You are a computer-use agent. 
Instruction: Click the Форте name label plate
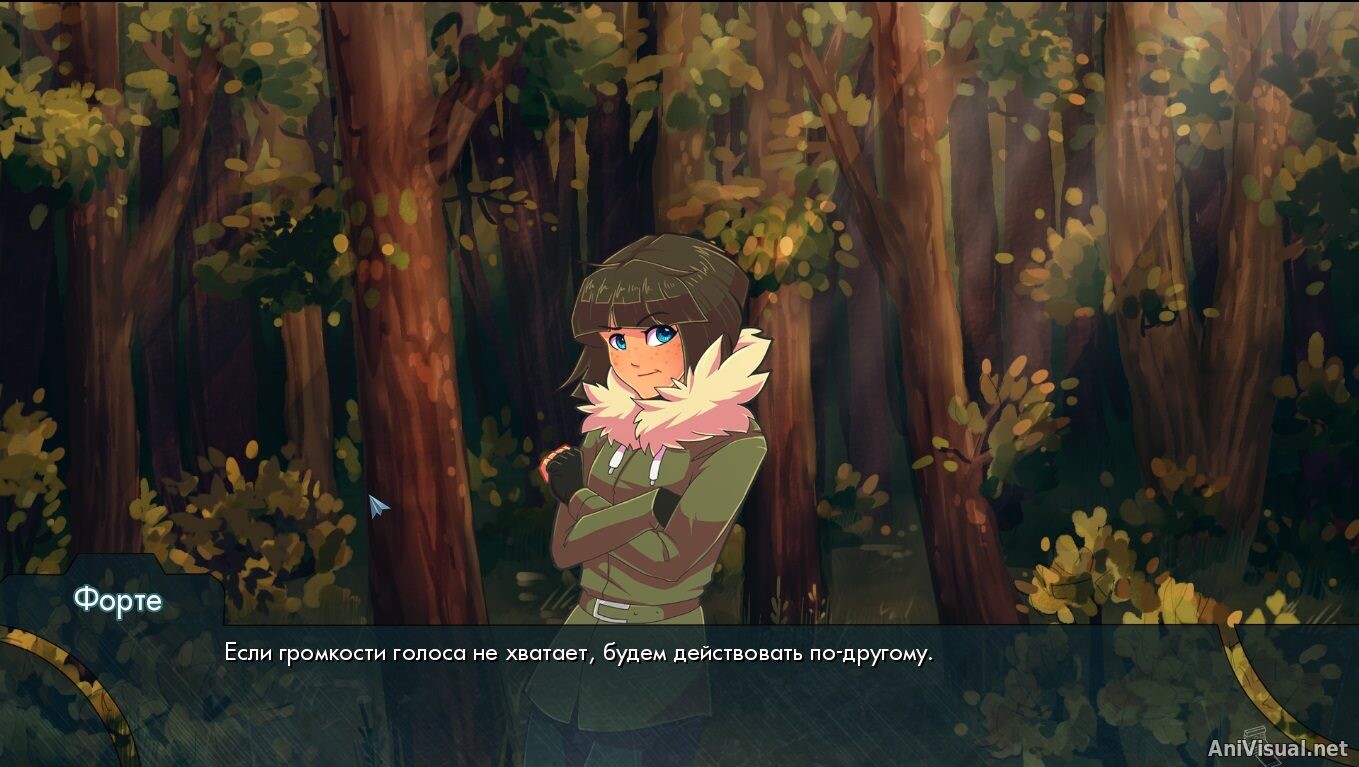coord(118,600)
